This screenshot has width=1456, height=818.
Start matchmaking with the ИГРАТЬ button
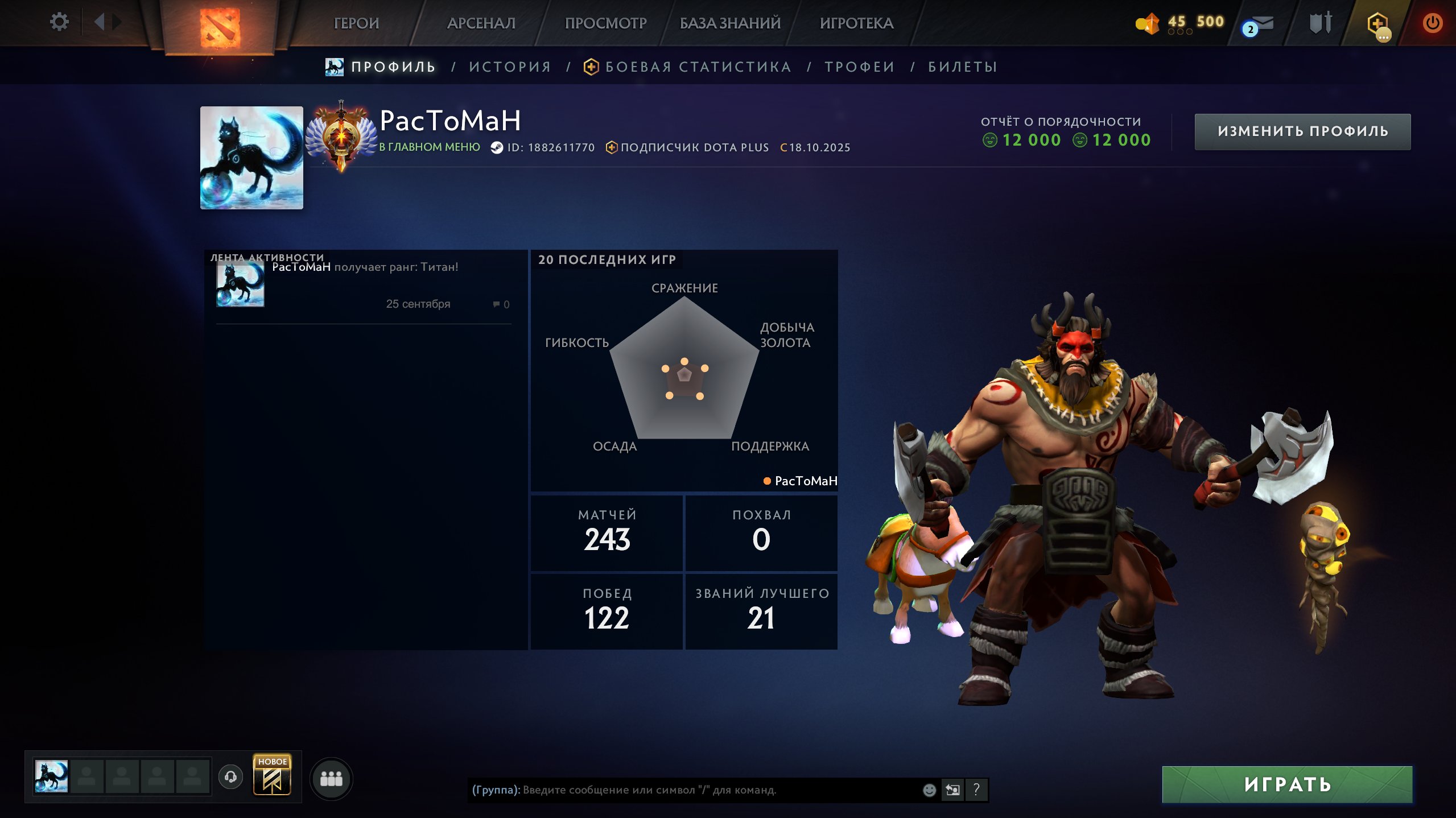pyautogui.click(x=1287, y=784)
